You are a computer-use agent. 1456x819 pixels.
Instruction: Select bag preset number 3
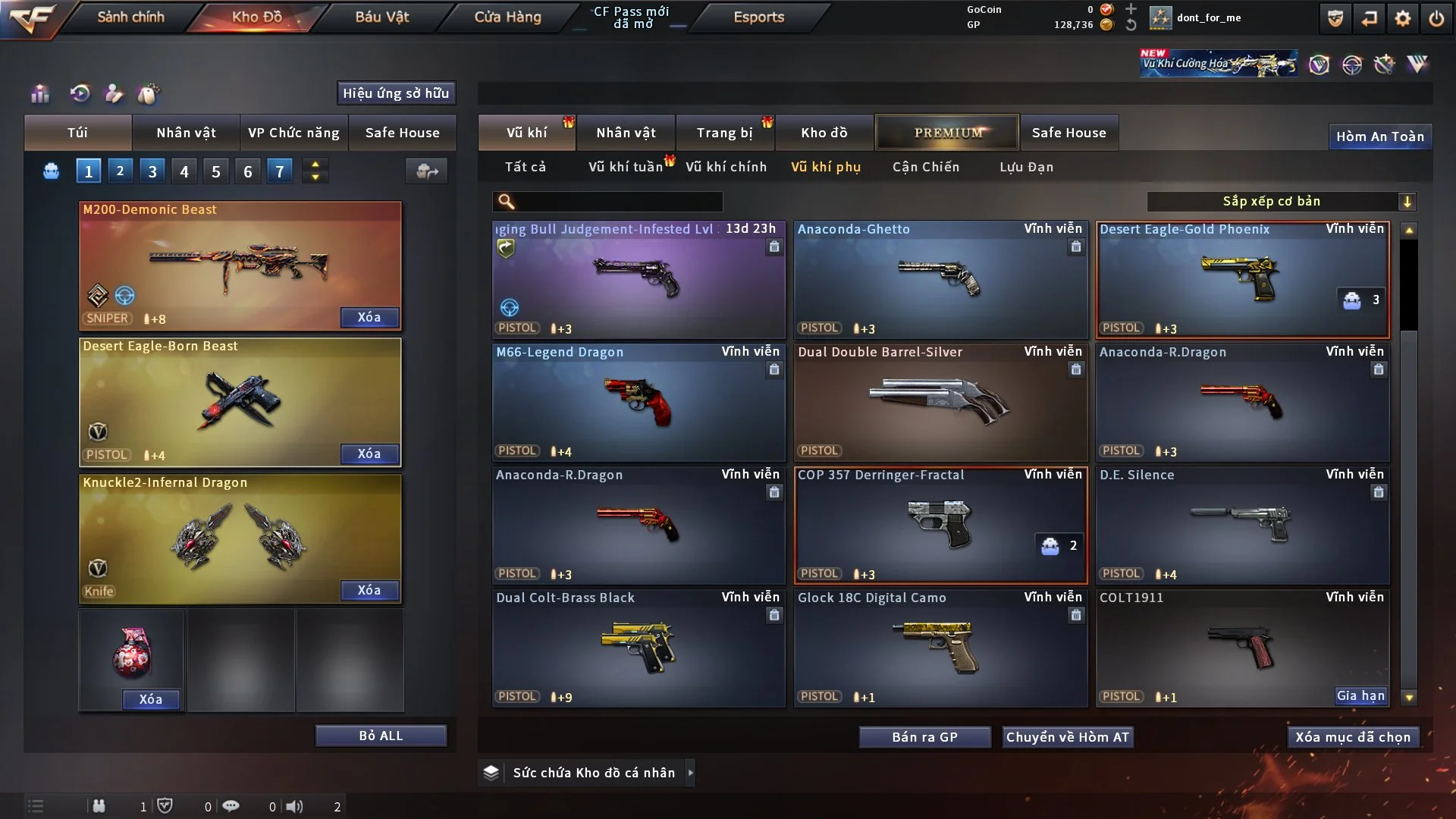coord(152,171)
